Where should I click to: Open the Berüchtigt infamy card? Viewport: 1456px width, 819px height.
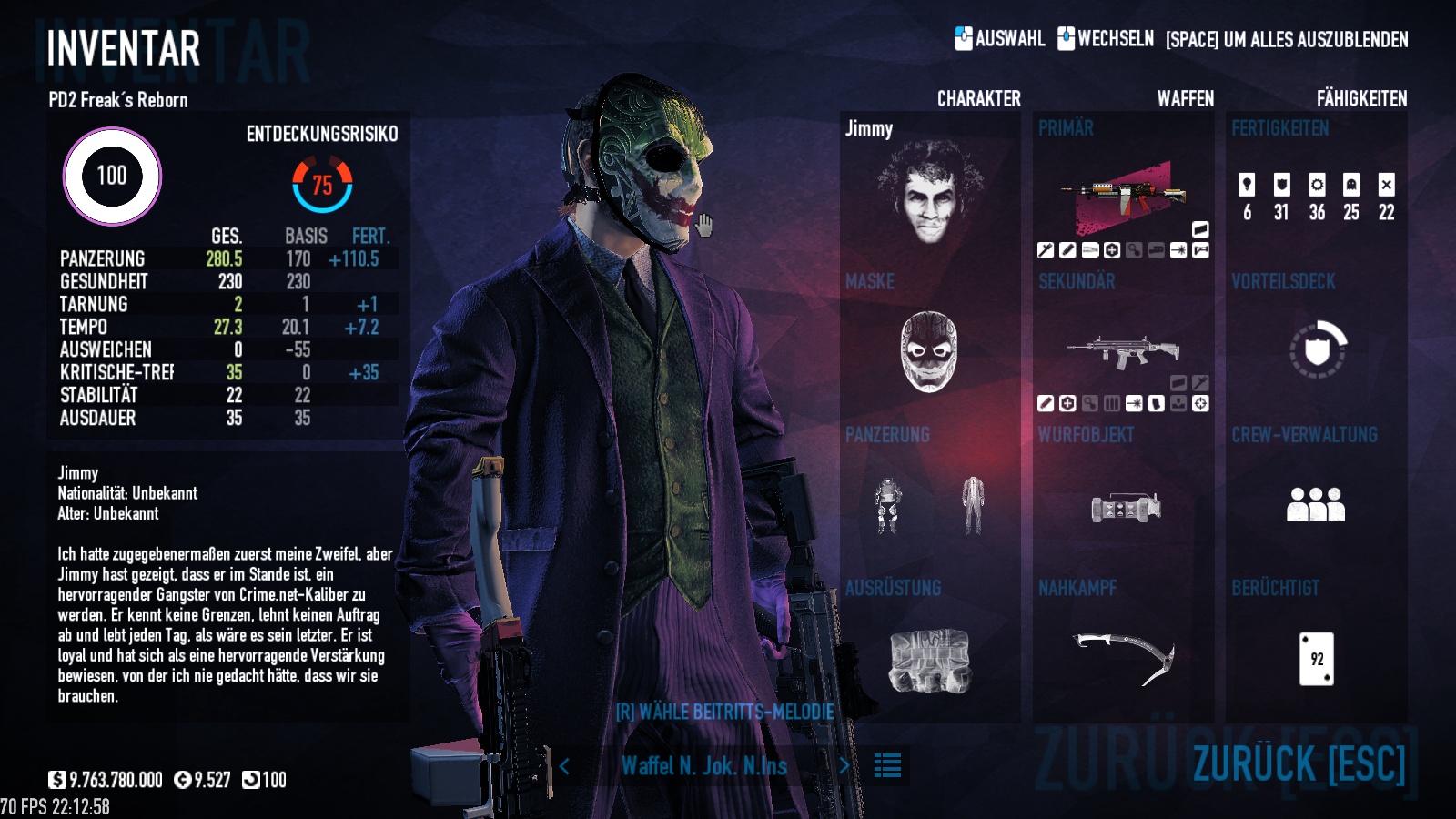(x=1316, y=658)
